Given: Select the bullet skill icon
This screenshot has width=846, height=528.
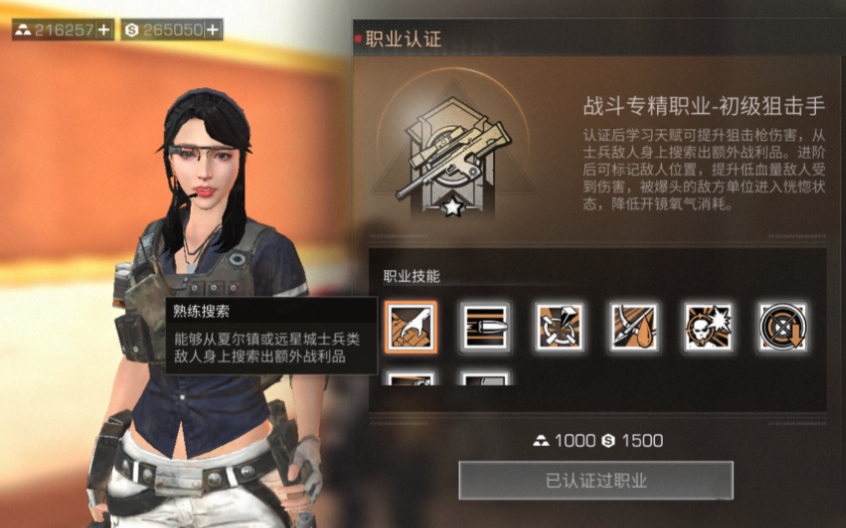Looking at the screenshot, I should [x=486, y=327].
